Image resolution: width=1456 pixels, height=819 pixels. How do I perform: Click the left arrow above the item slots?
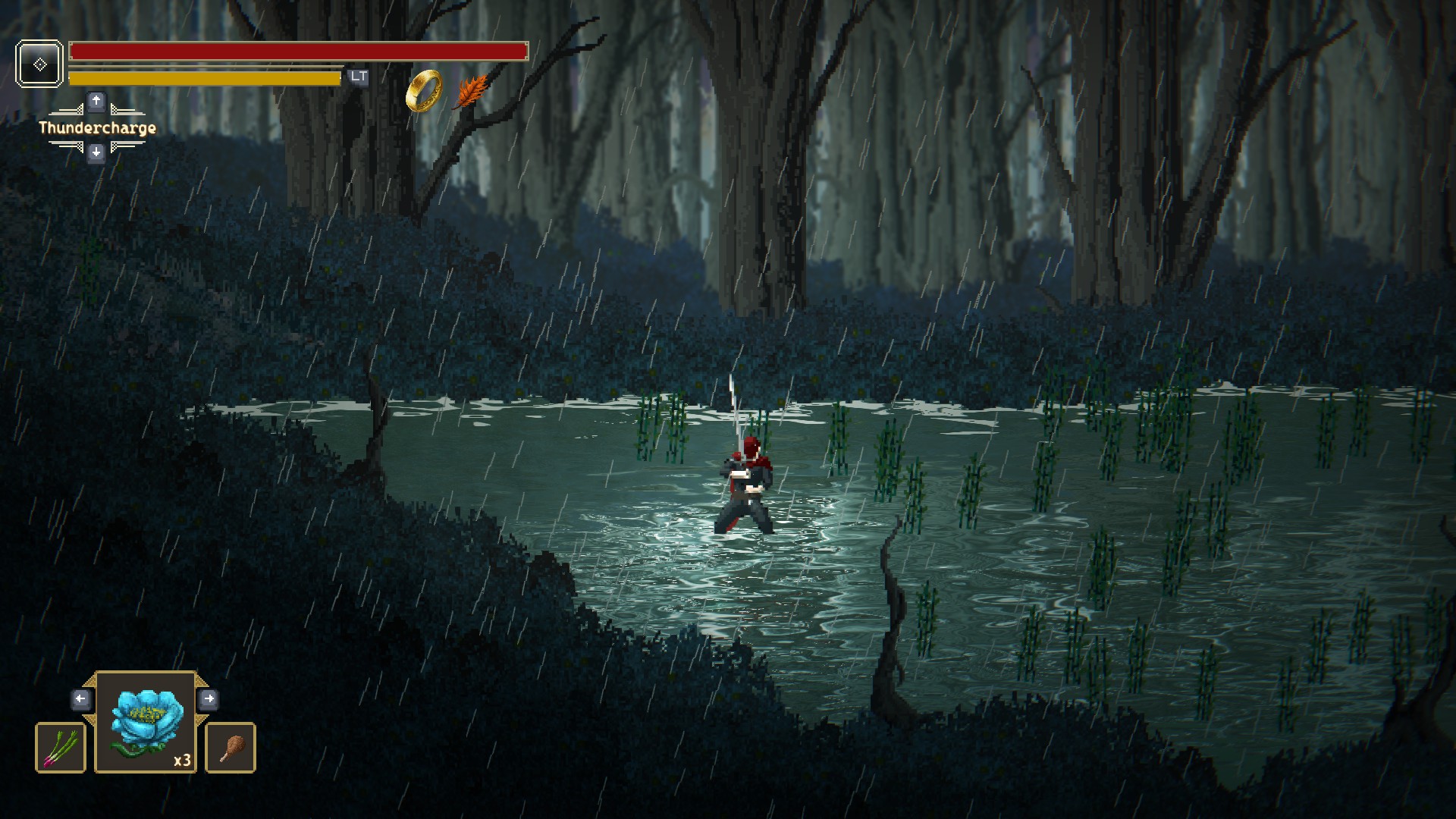tap(81, 698)
